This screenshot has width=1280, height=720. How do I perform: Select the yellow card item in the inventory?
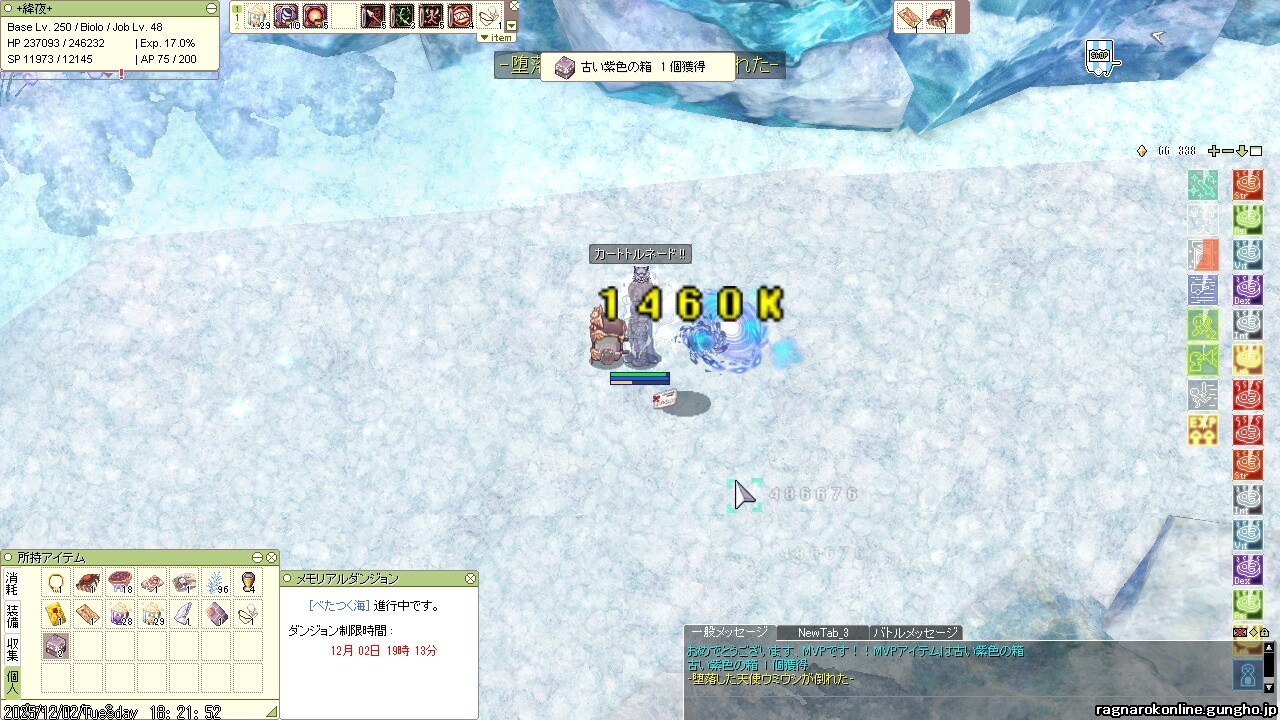tap(56, 614)
